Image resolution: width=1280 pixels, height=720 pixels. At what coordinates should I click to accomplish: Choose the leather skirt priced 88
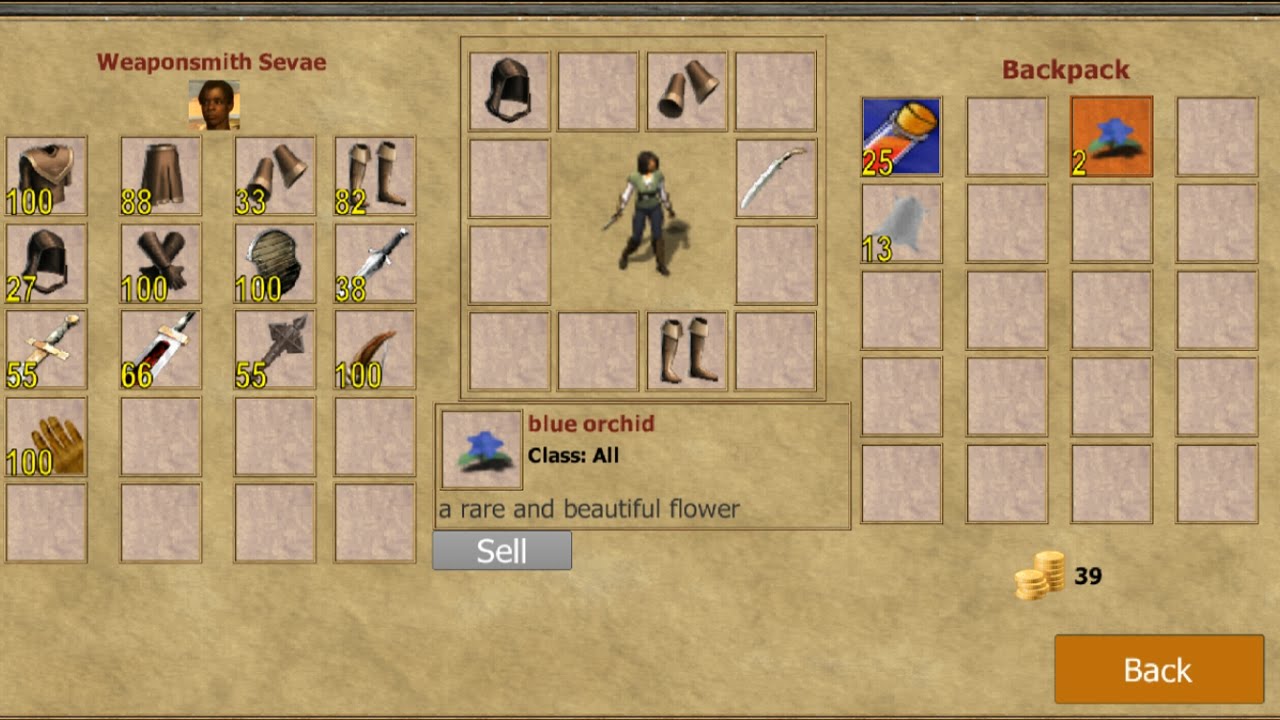[161, 177]
